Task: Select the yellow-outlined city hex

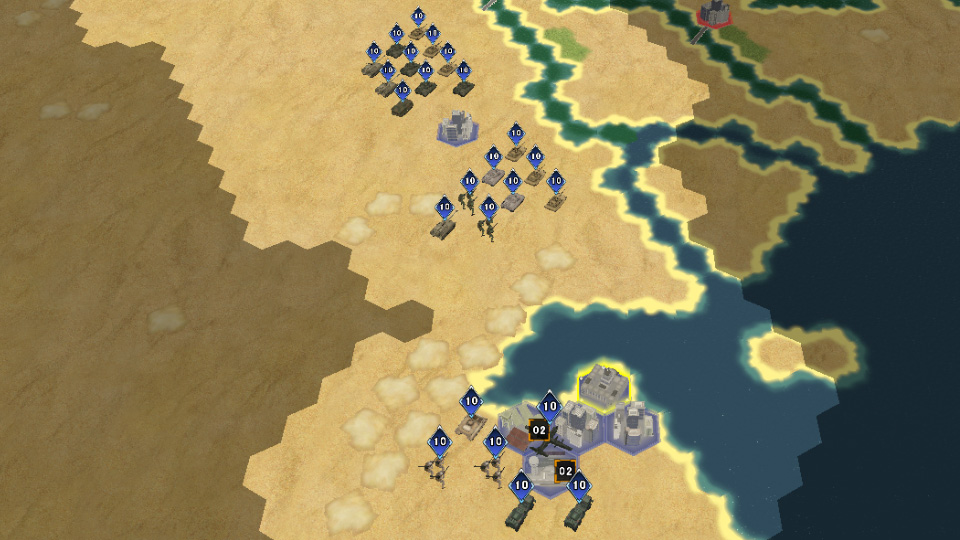Action: coord(604,386)
